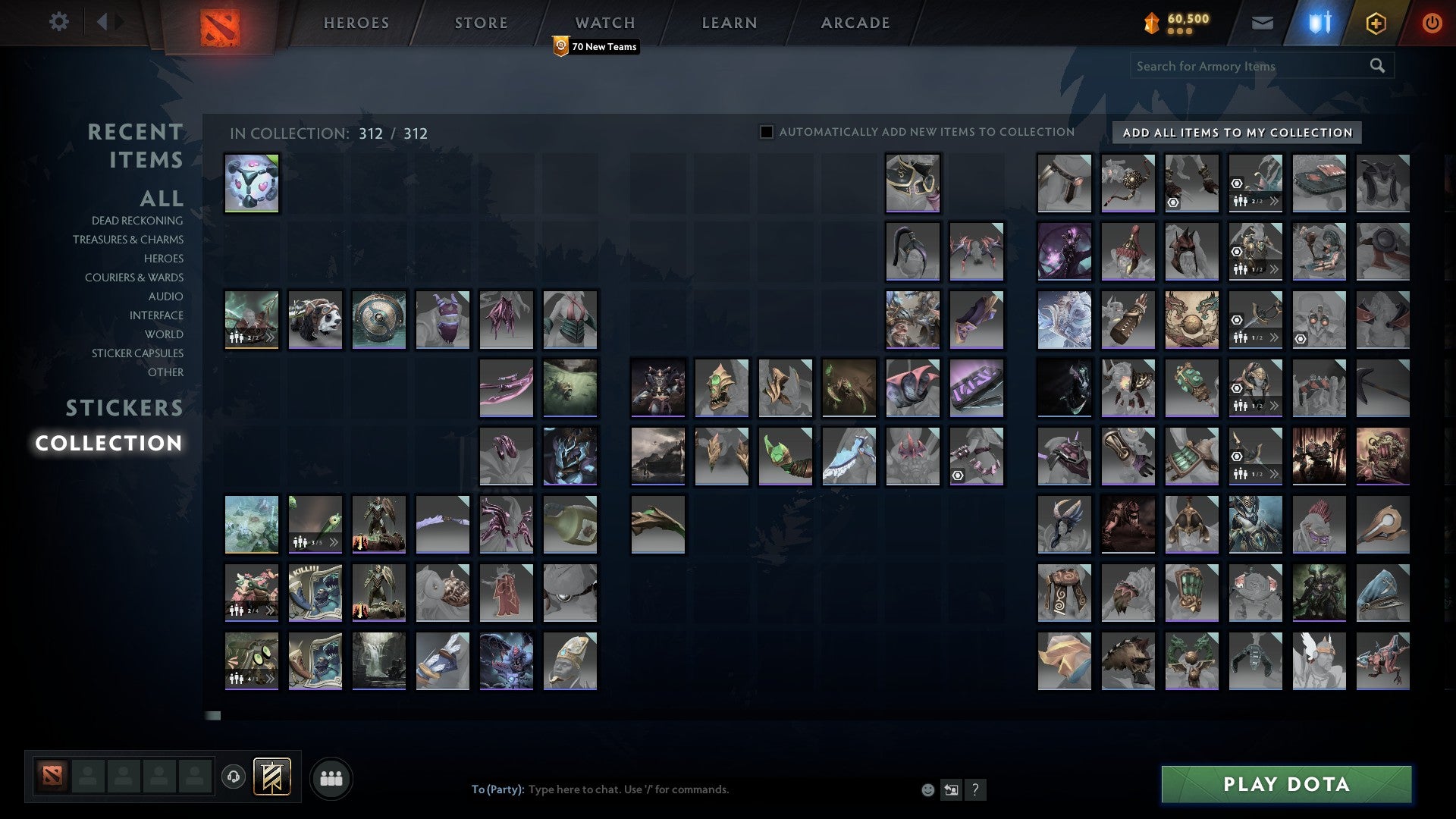The height and width of the screenshot is (819, 1456).
Task: Switch to the STICKERS section
Action: tap(124, 408)
